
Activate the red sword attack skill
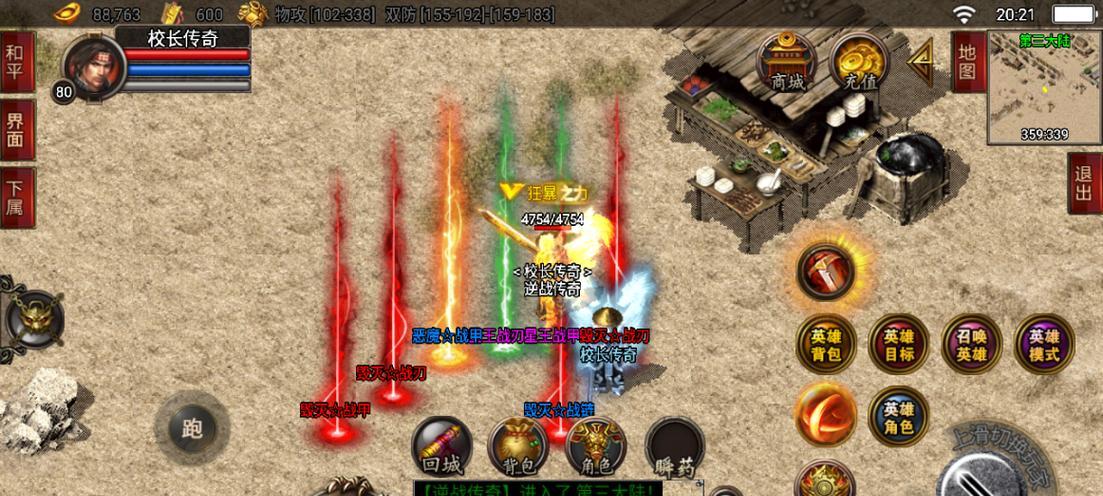[x=825, y=270]
